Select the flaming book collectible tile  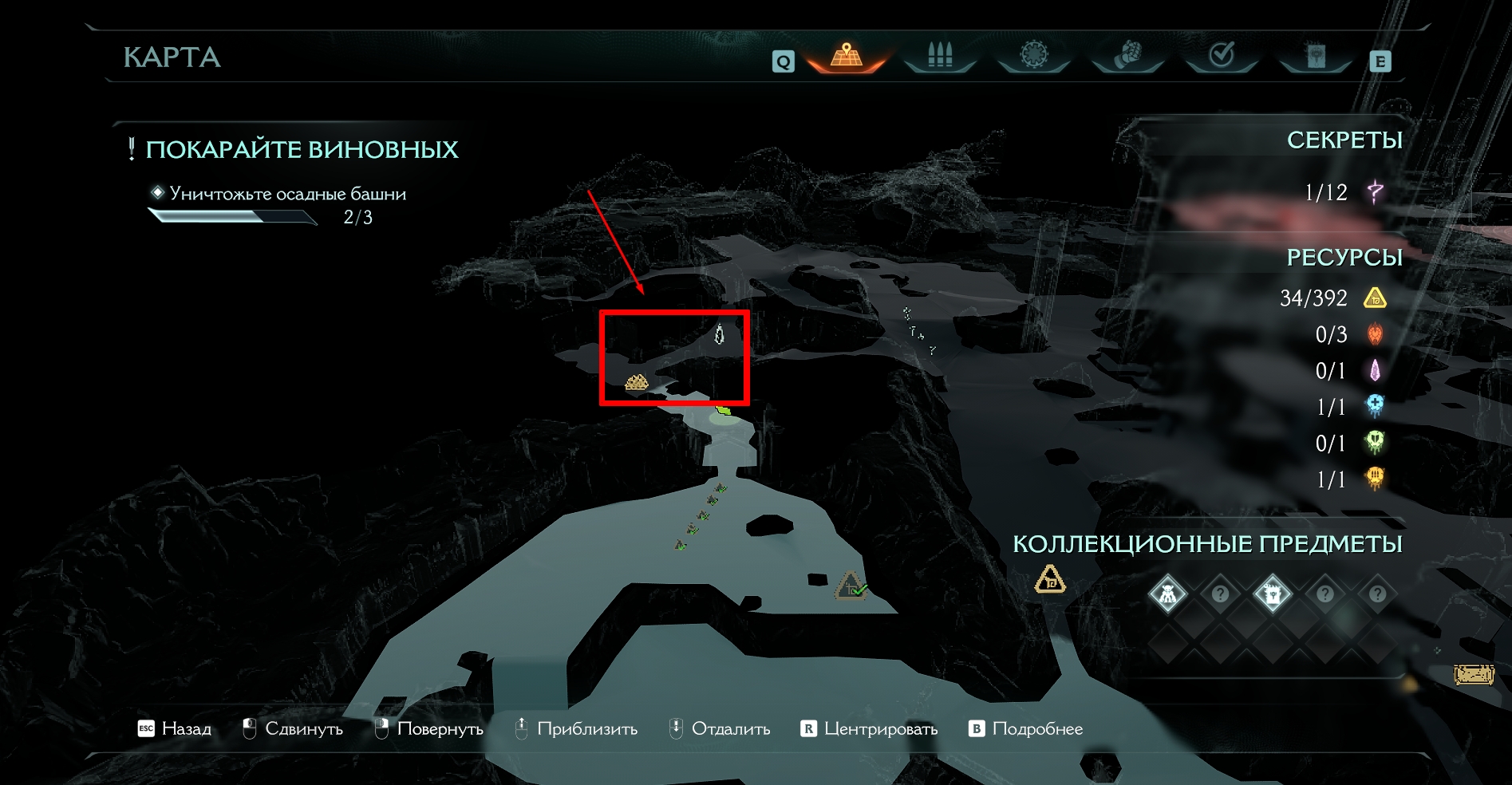(1272, 594)
